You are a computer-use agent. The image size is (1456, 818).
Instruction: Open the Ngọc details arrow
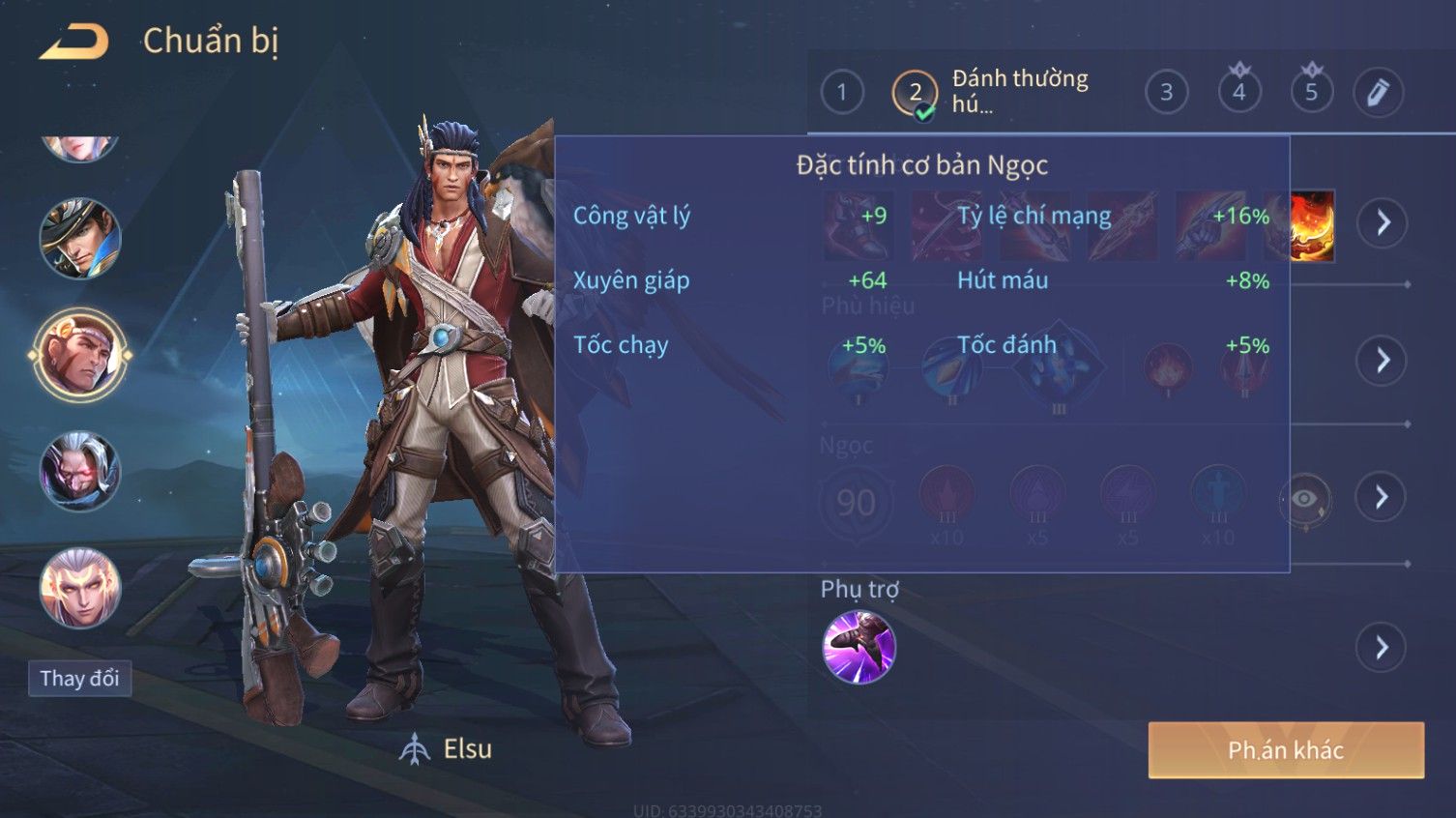[x=1382, y=498]
